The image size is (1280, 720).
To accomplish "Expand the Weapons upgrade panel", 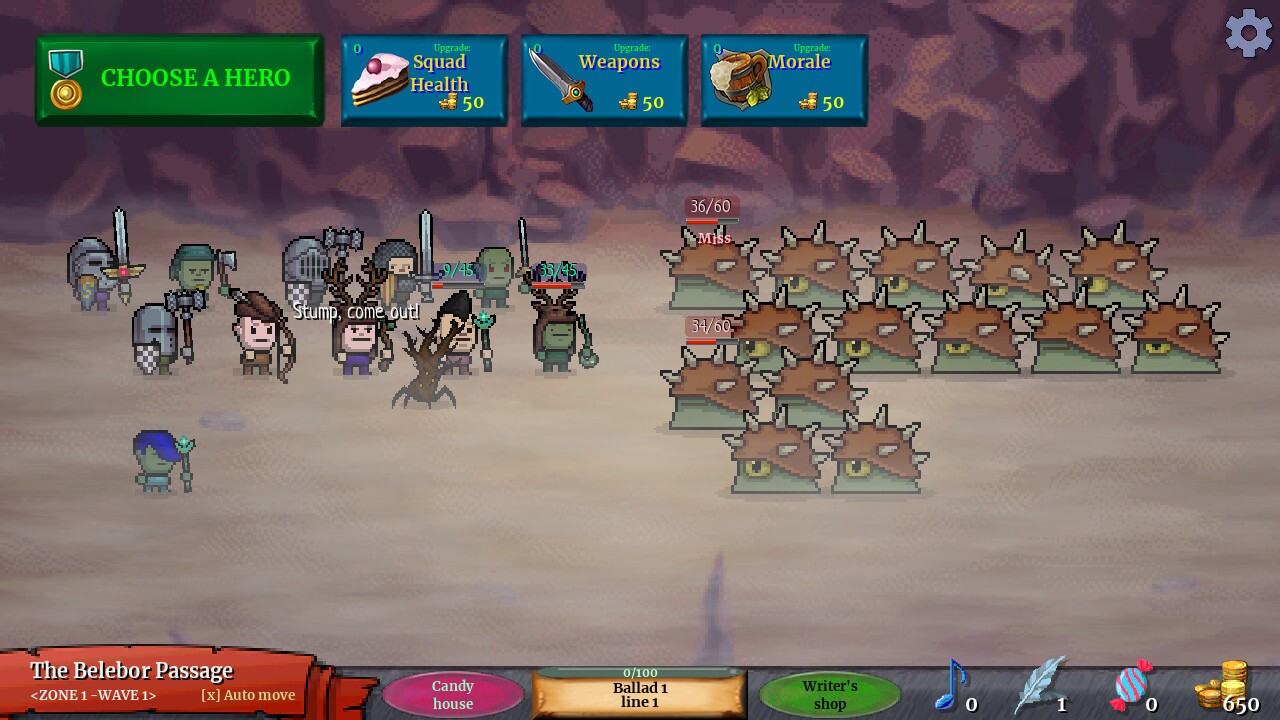I will pos(604,80).
